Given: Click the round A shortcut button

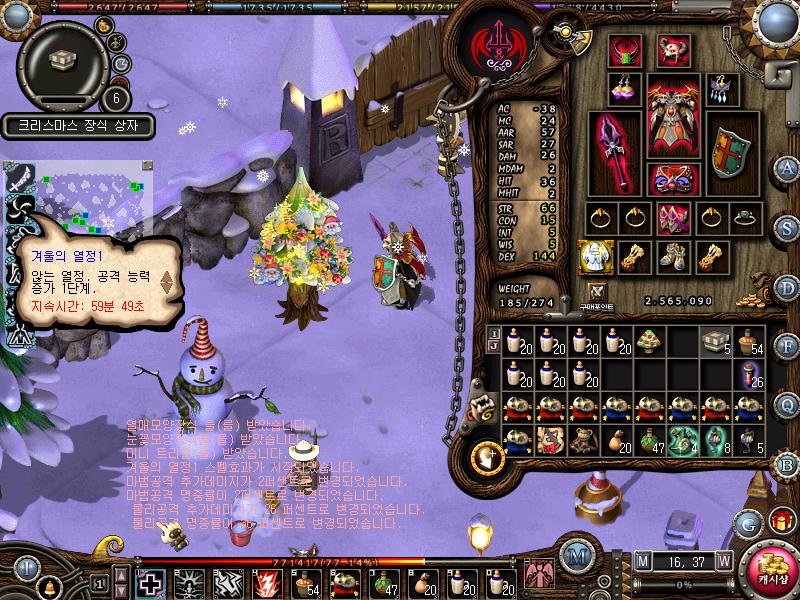Looking at the screenshot, I should click(x=788, y=167).
